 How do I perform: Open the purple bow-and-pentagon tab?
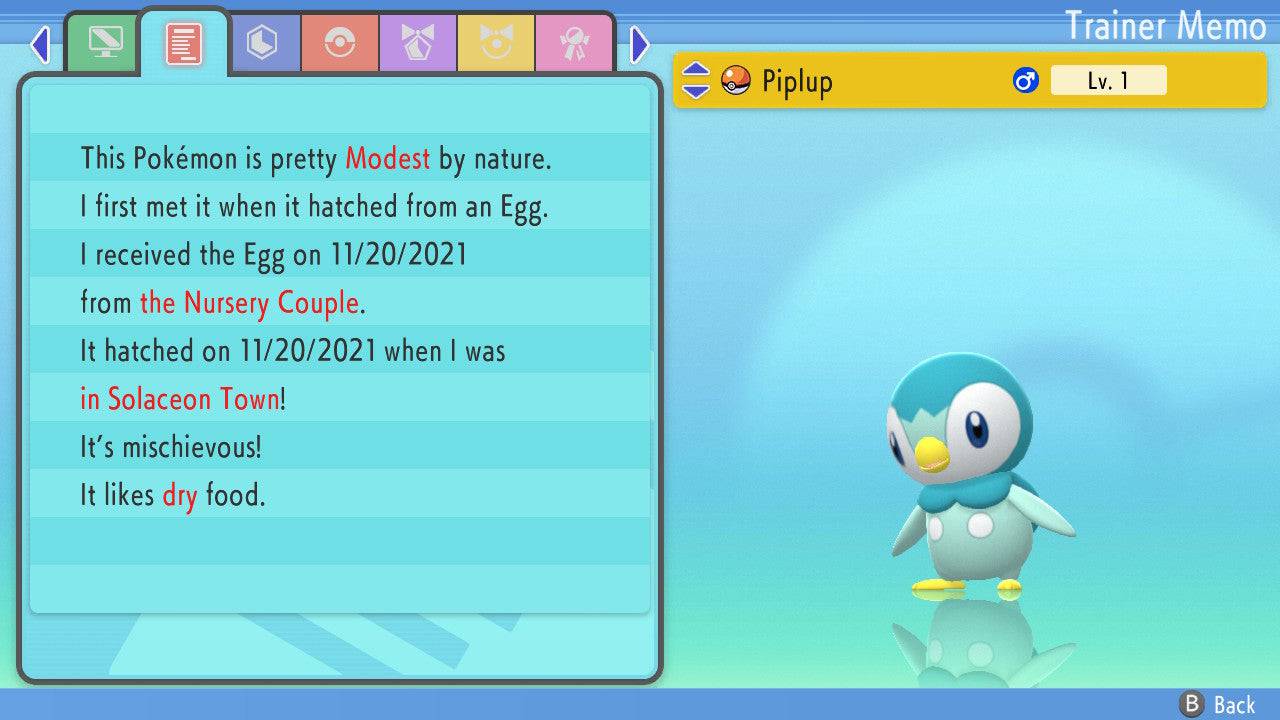418,42
